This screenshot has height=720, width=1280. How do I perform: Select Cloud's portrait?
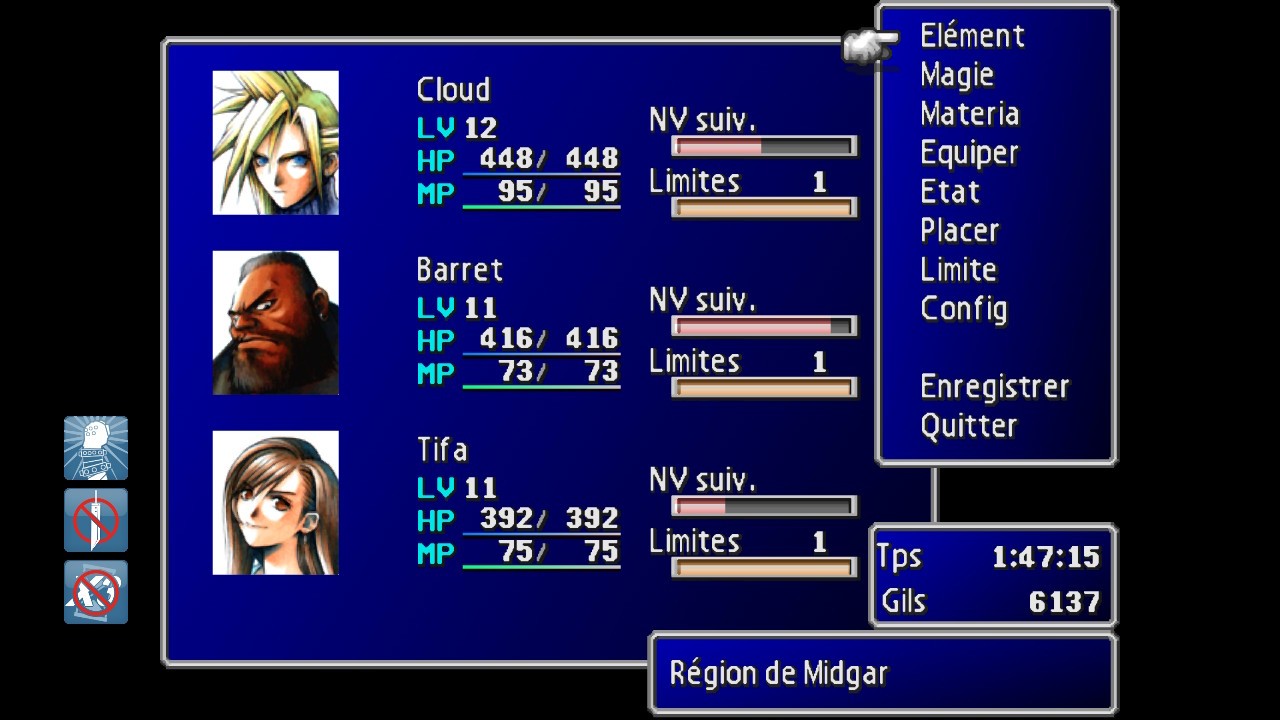[x=276, y=143]
